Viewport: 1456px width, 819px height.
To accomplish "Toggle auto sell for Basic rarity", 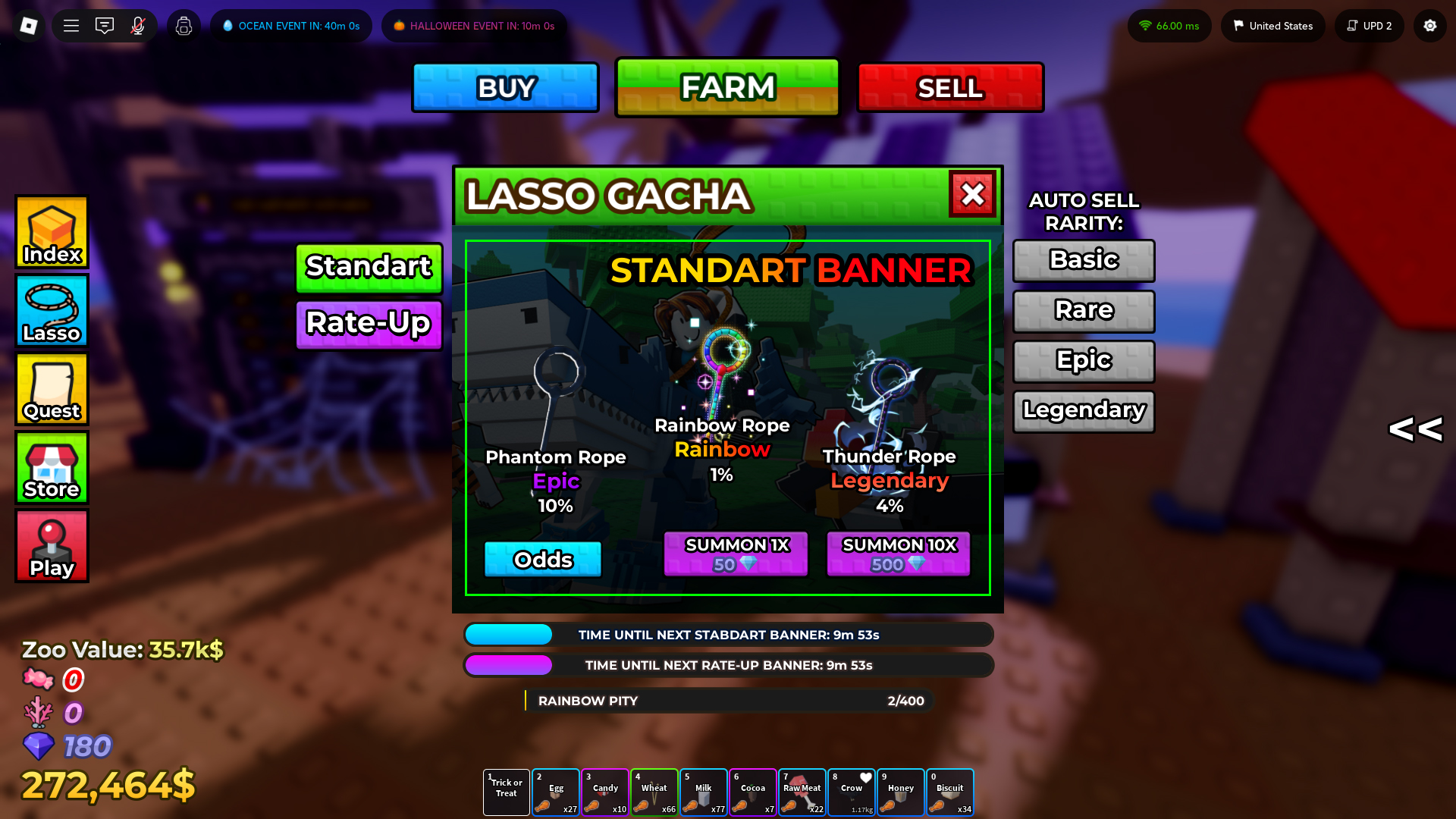I will click(1083, 260).
